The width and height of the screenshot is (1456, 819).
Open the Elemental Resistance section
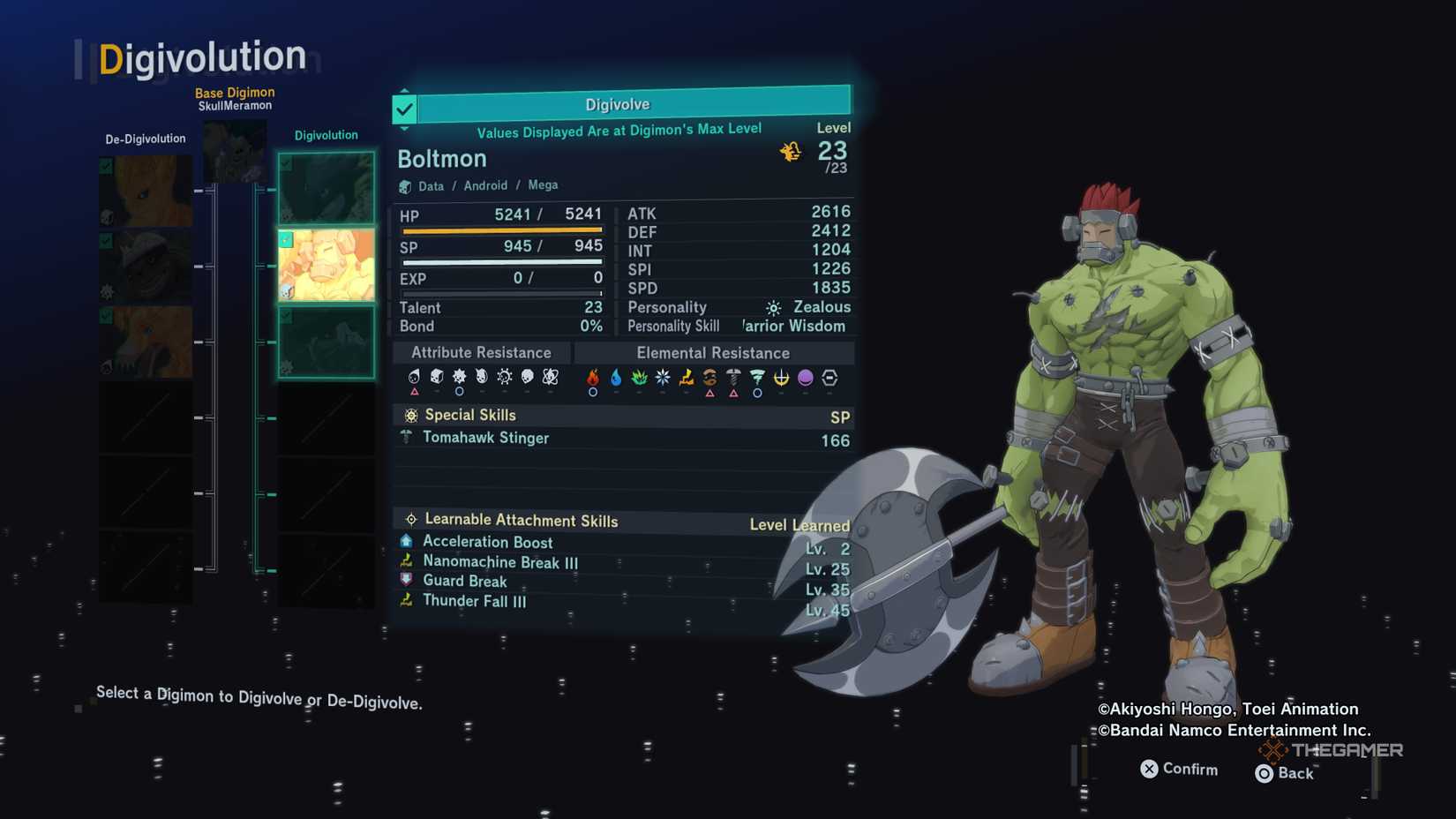tap(713, 352)
